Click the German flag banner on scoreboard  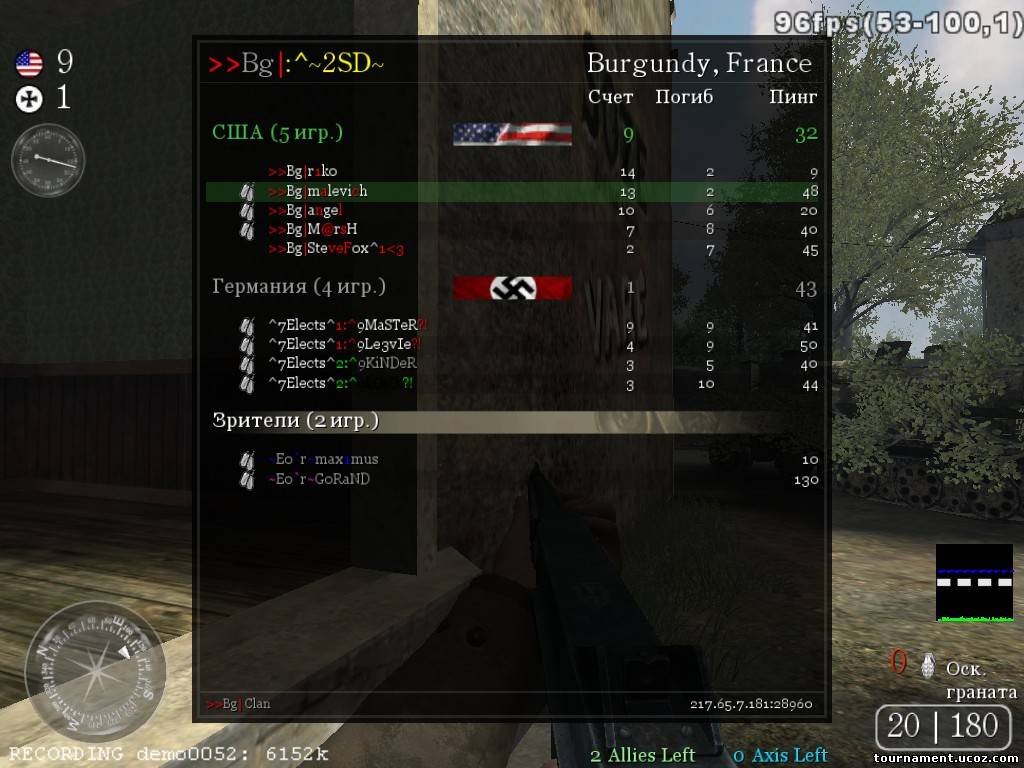pyautogui.click(x=512, y=289)
